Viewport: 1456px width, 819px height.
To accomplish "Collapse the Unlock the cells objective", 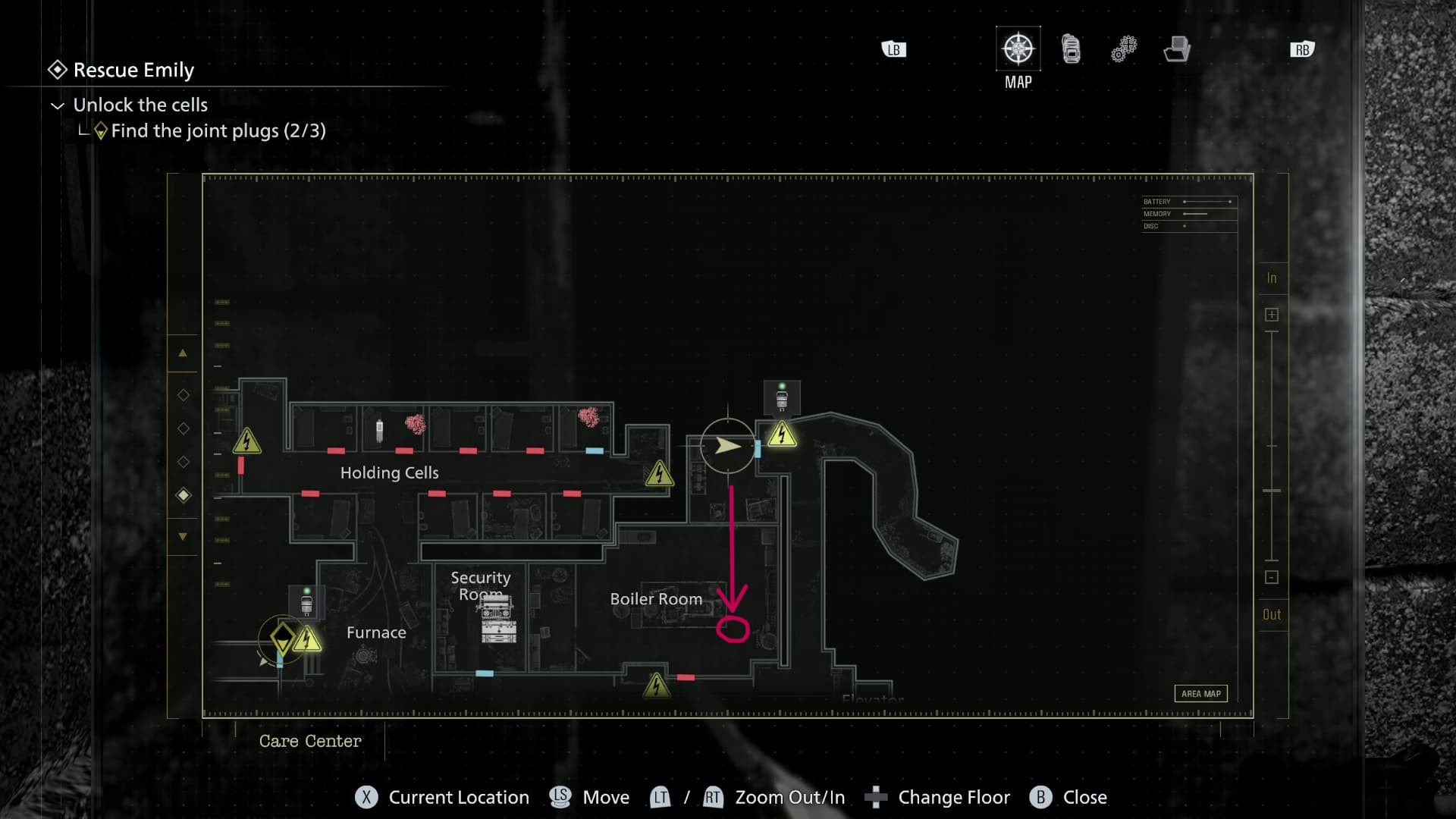I will 58,105.
